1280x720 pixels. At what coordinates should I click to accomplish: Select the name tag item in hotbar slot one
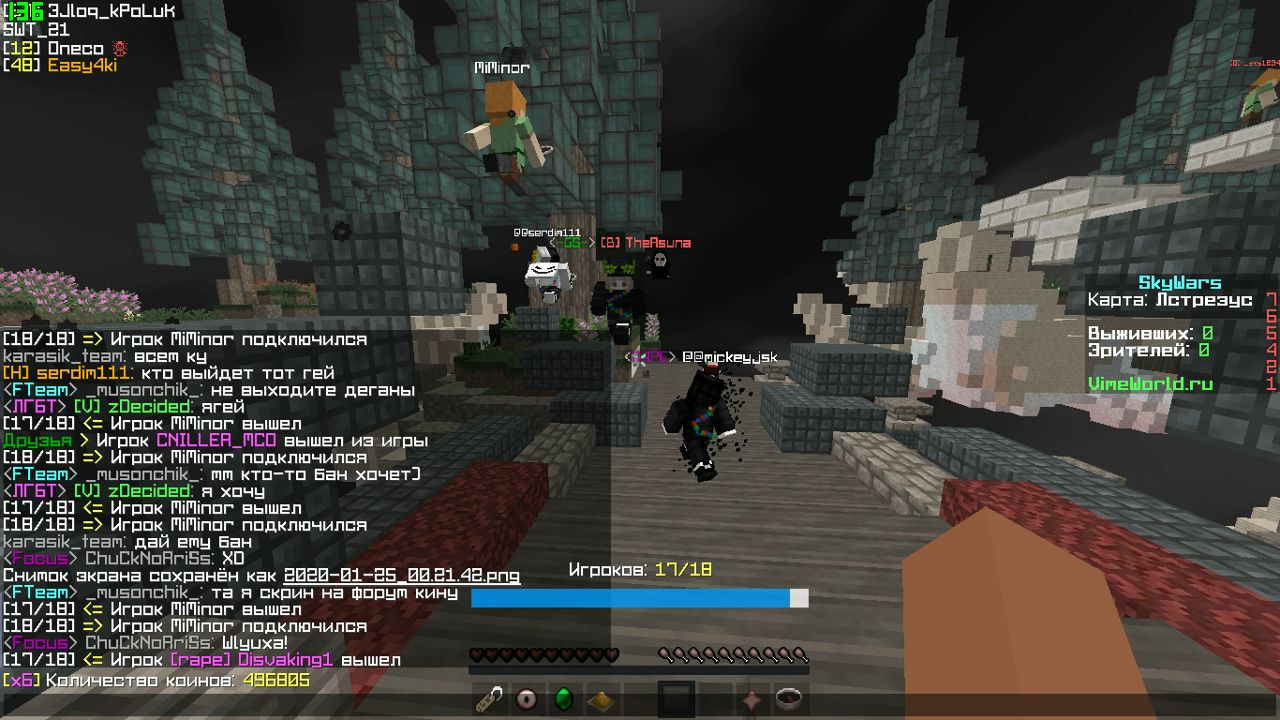[x=487, y=700]
